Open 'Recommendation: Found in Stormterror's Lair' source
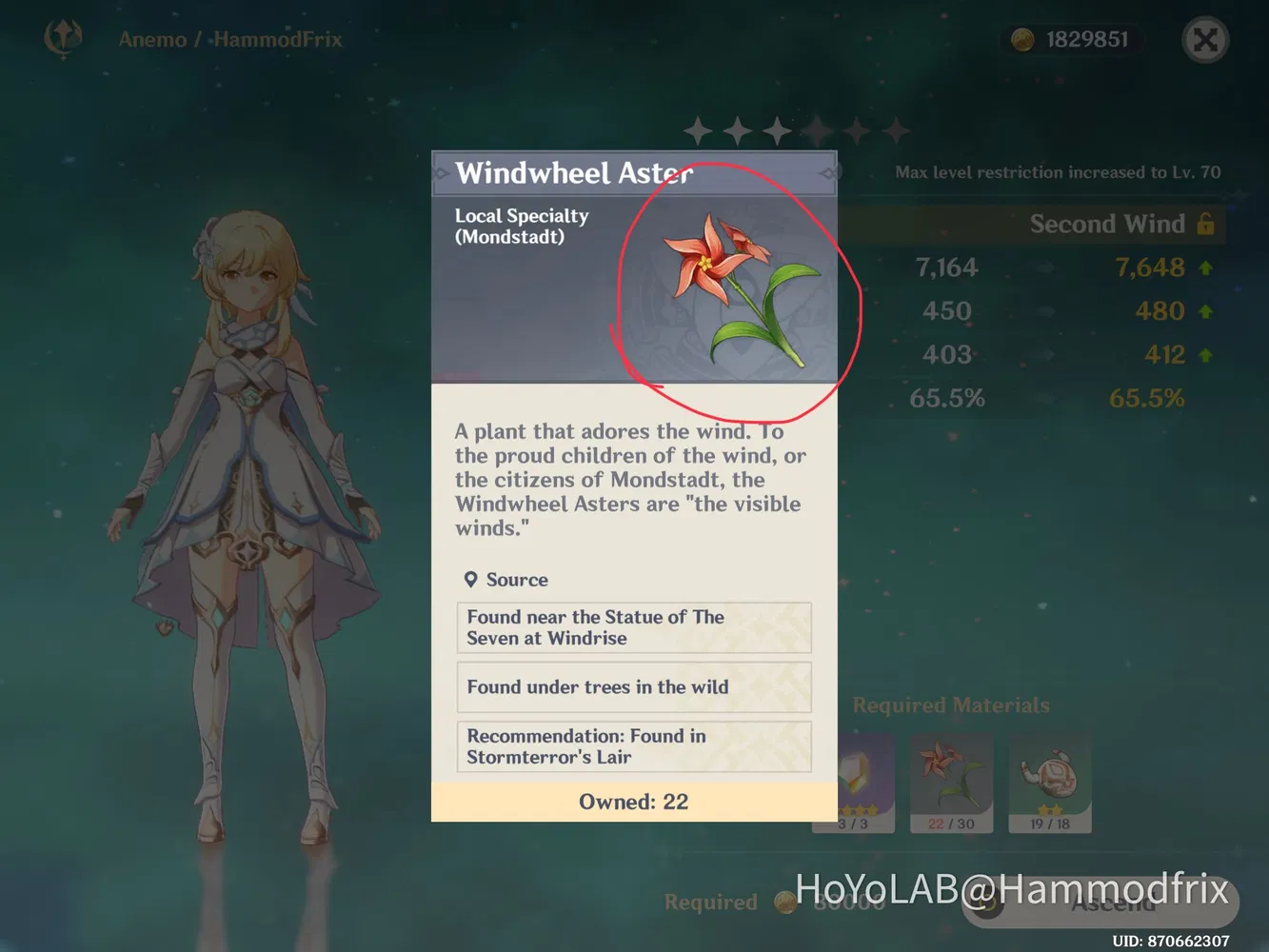This screenshot has height=952, width=1269. [x=633, y=746]
